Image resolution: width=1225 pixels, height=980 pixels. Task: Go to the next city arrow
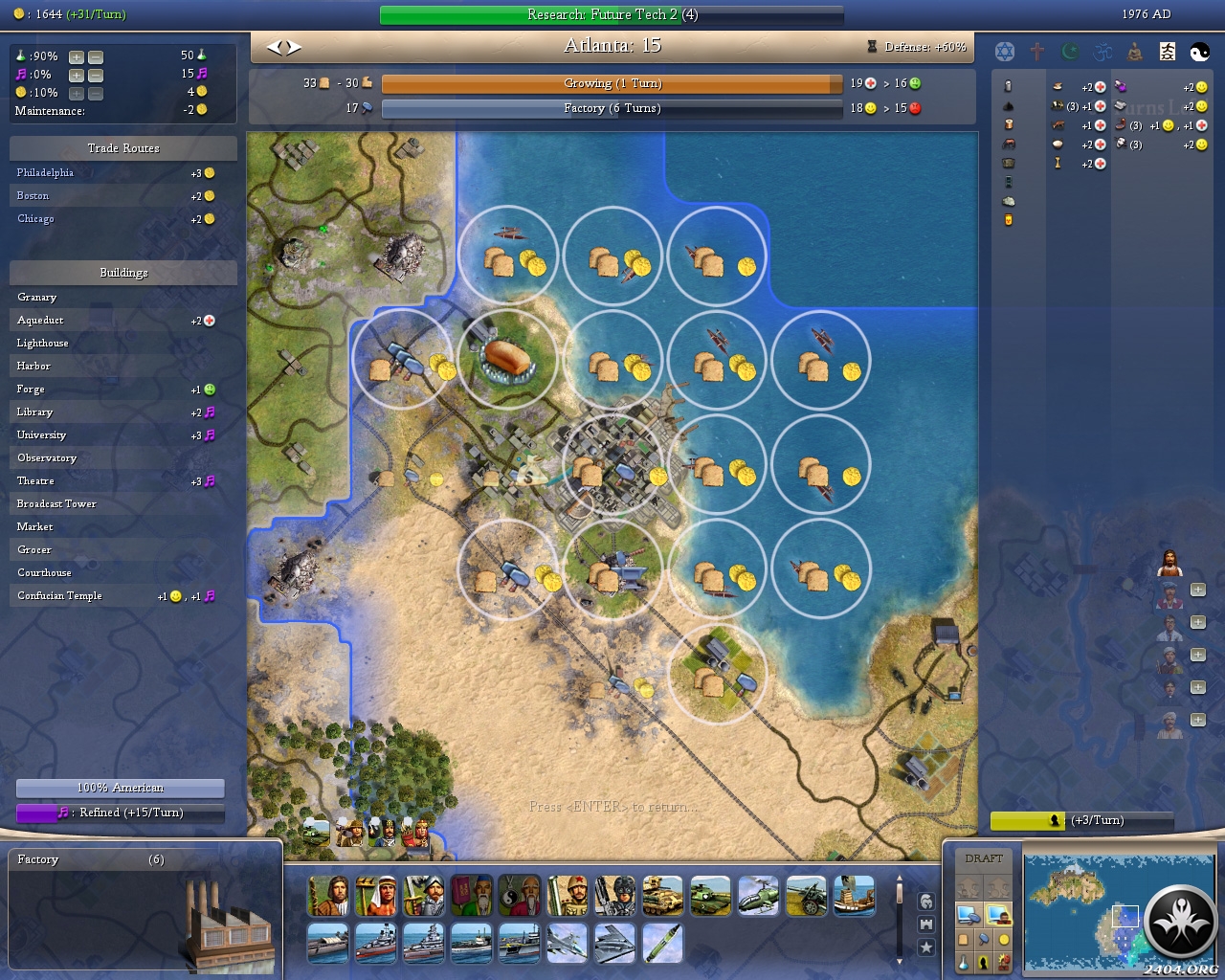[x=294, y=47]
